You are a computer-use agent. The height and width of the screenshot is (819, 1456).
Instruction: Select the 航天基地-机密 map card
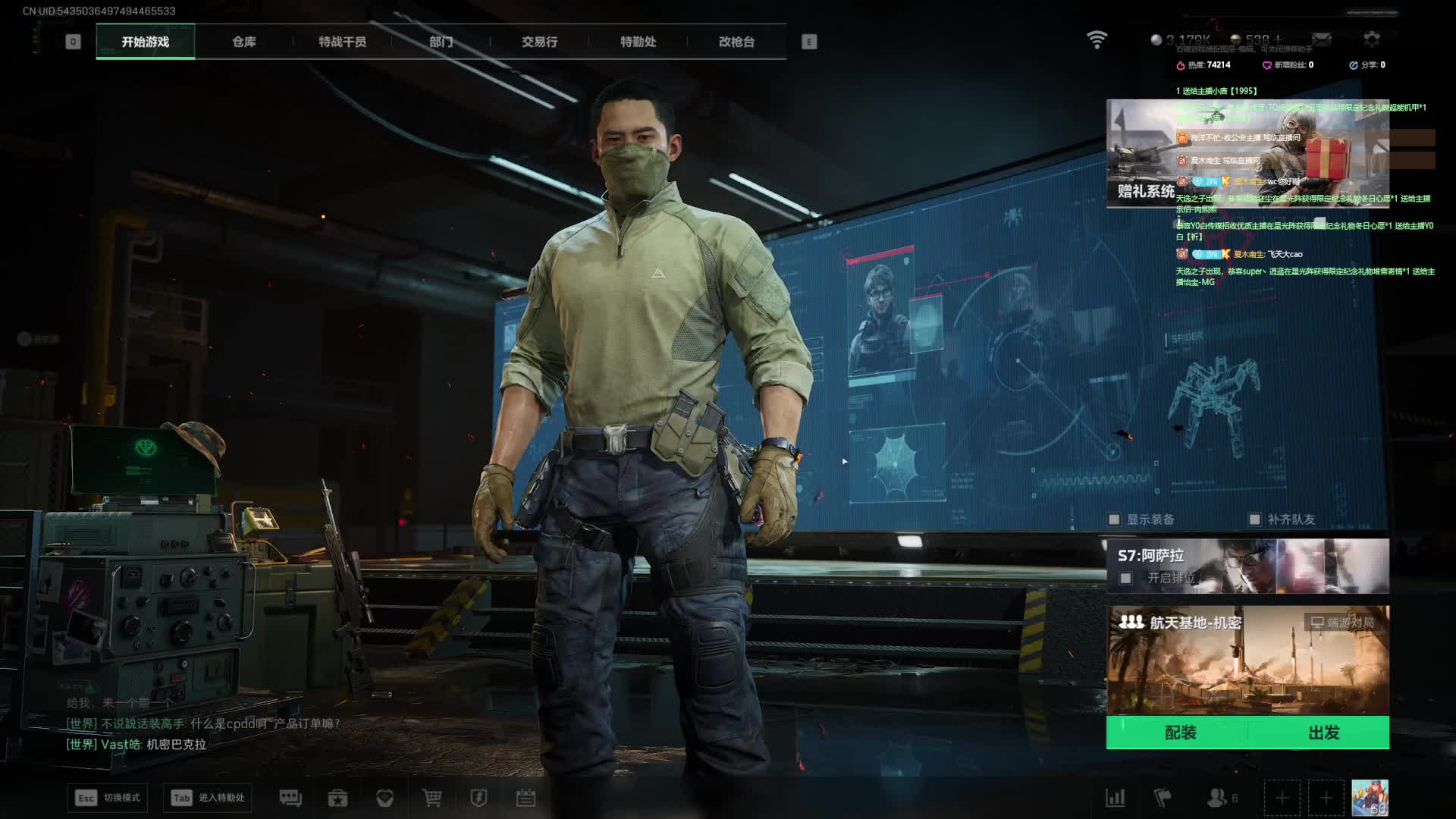1247,660
